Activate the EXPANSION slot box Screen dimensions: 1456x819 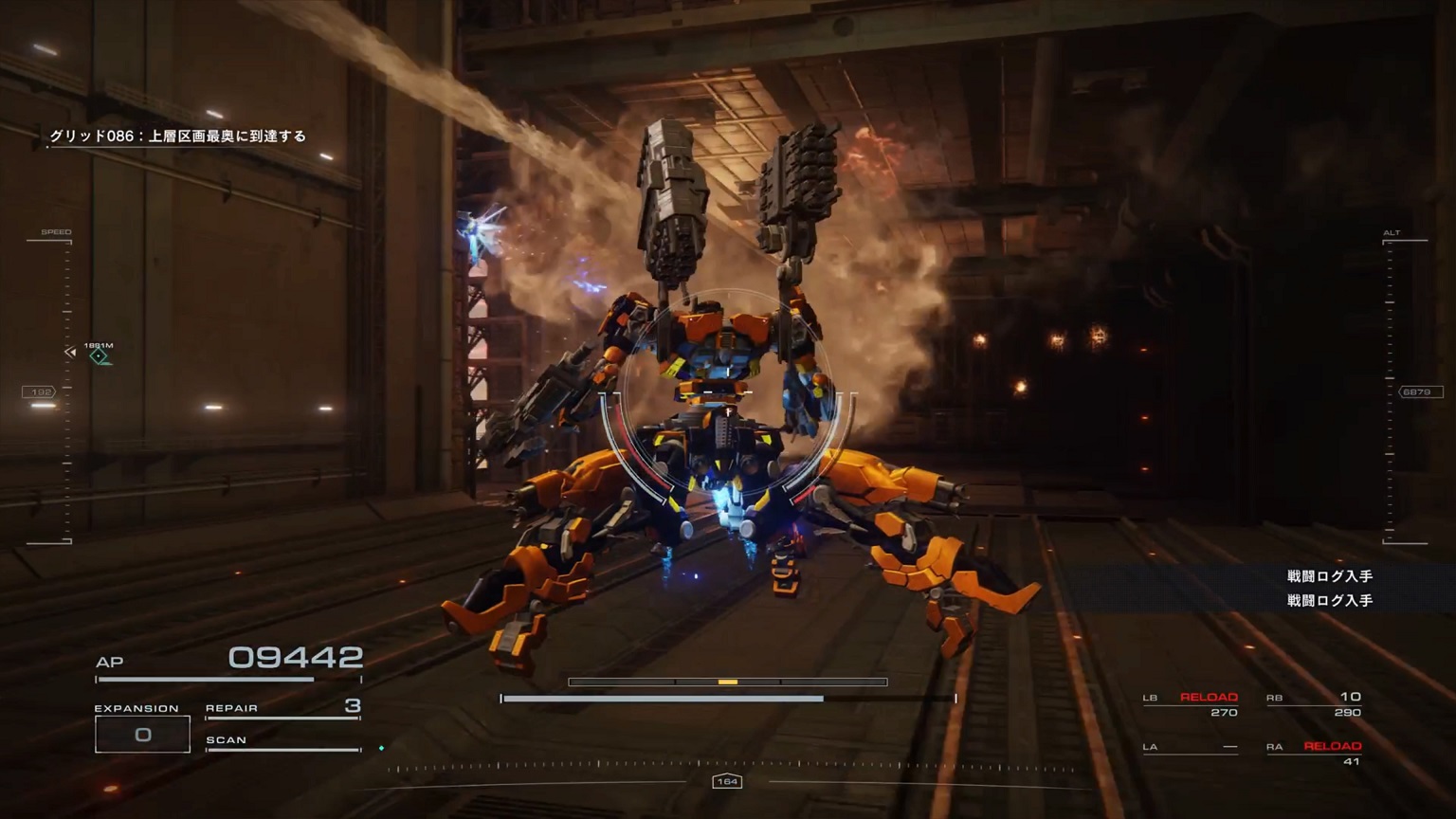pos(142,735)
